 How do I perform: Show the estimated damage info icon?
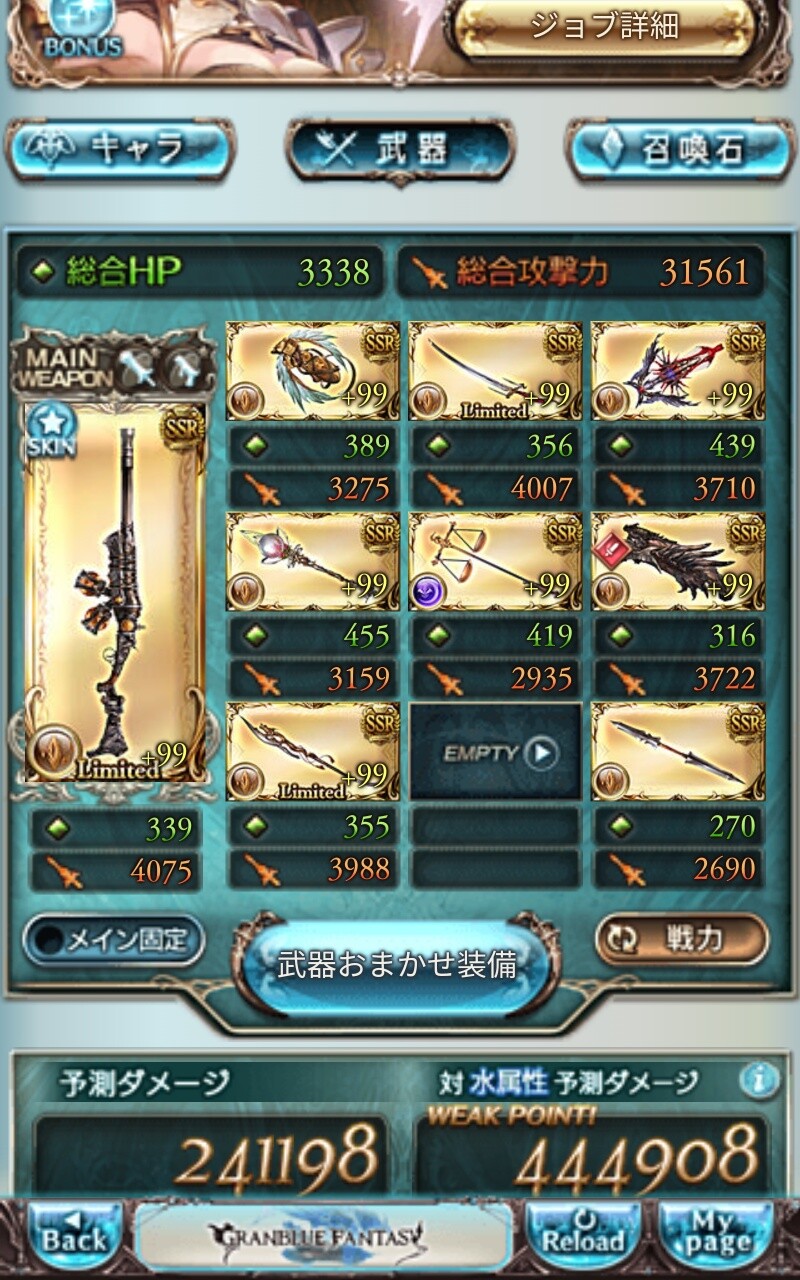pos(761,1080)
